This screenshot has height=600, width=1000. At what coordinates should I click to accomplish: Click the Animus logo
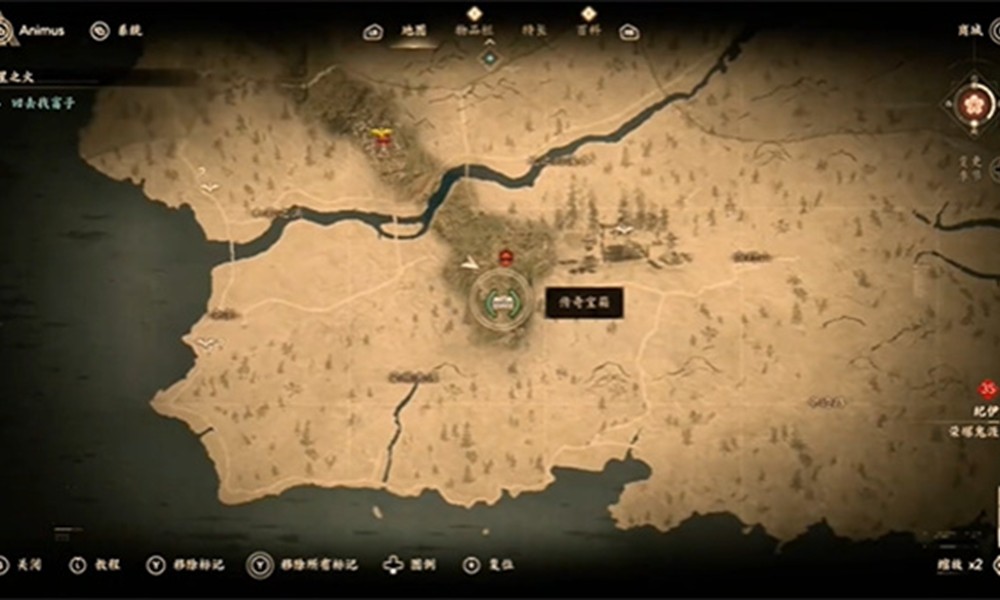click(x=7, y=31)
